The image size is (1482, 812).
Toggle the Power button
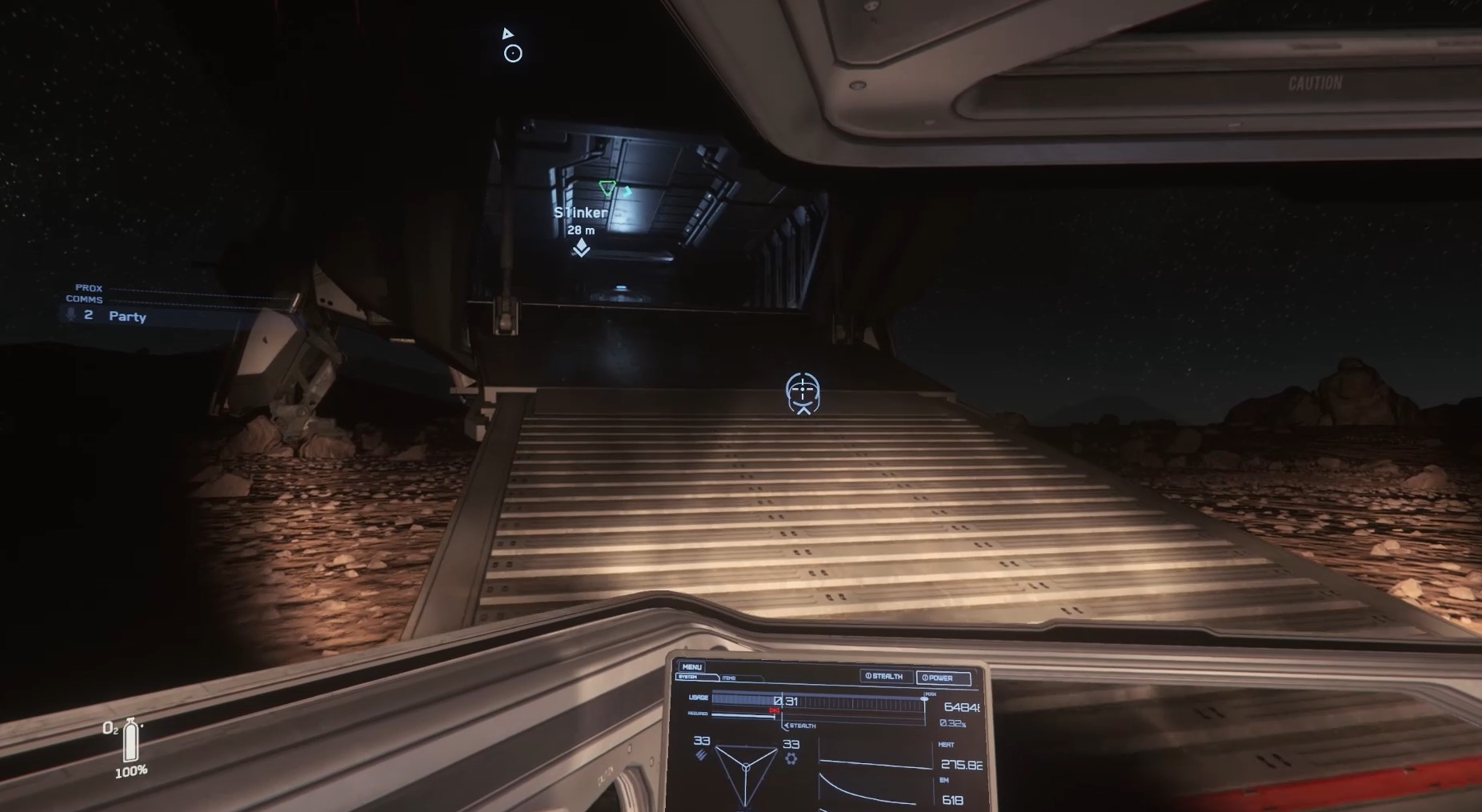point(943,678)
